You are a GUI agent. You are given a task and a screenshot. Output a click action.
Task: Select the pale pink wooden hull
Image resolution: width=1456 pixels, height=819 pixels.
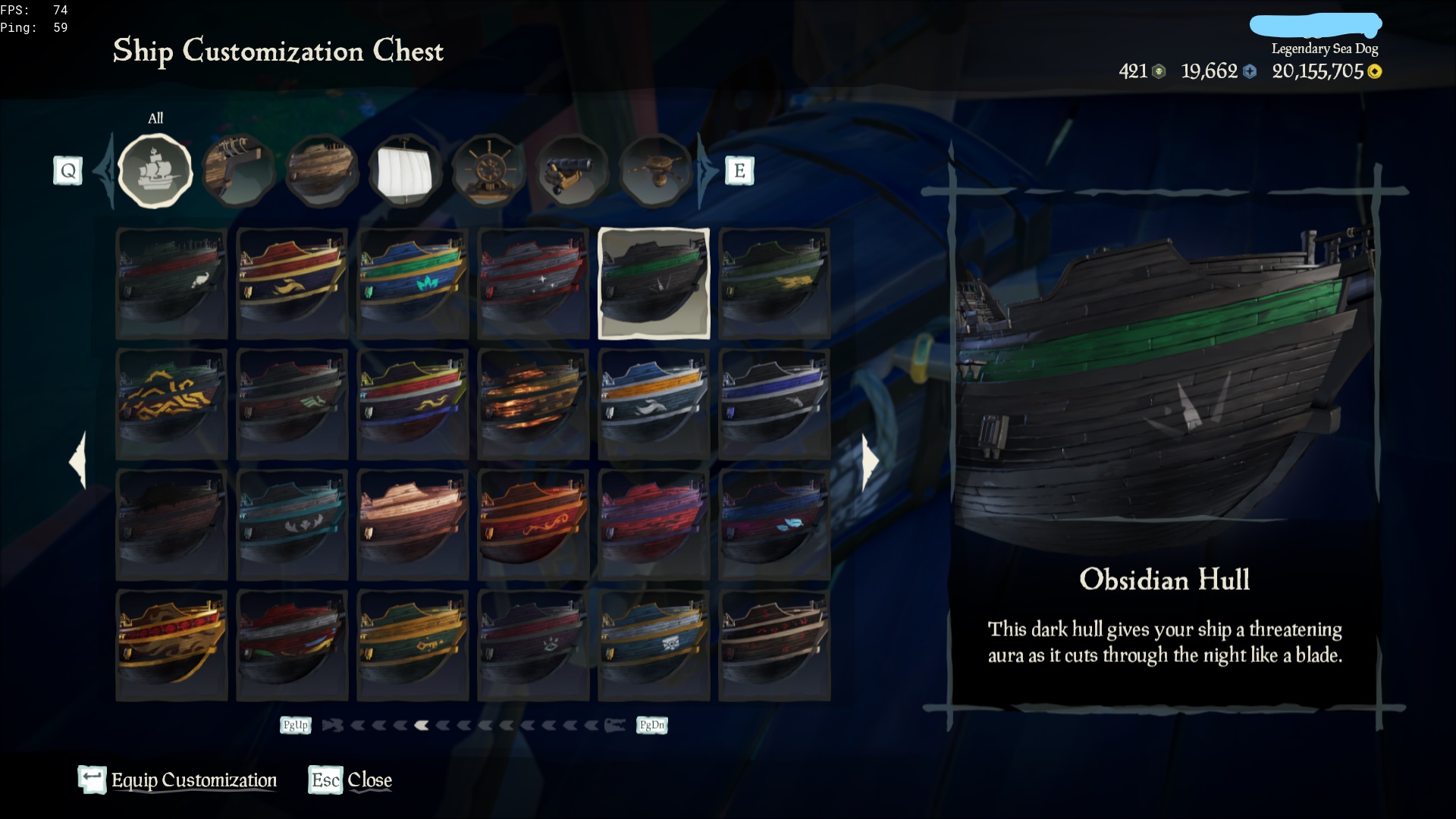click(x=413, y=525)
